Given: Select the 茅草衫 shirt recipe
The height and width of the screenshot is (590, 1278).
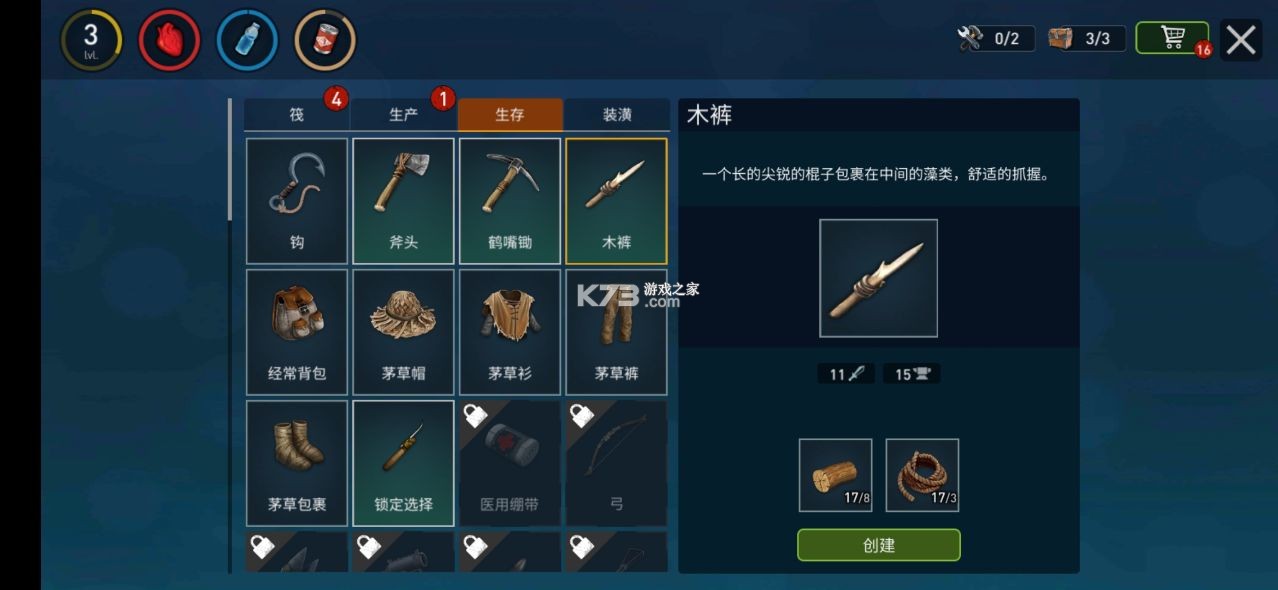Looking at the screenshot, I should point(510,331).
